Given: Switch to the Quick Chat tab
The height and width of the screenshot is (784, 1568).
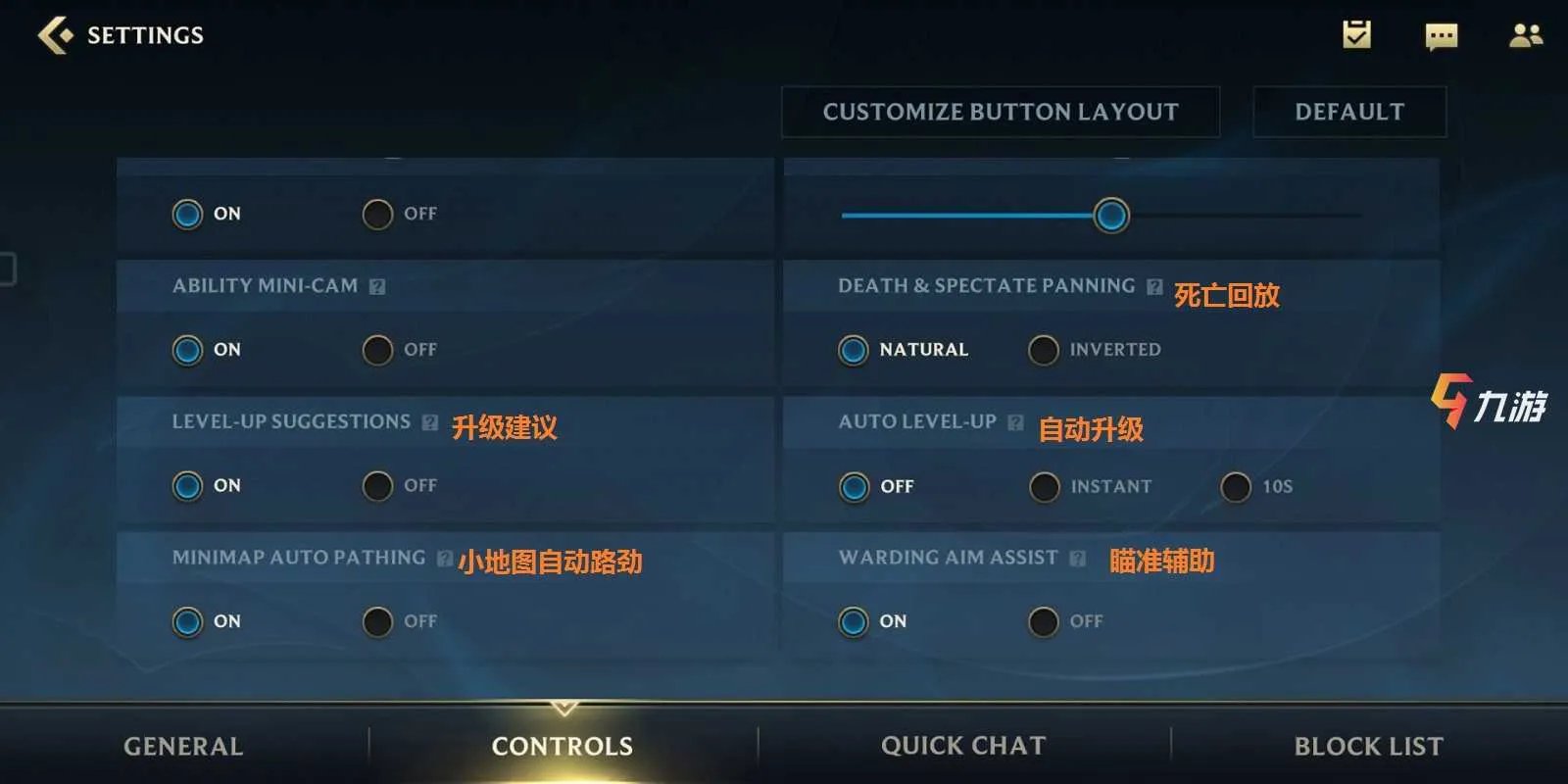Looking at the screenshot, I should [x=963, y=746].
